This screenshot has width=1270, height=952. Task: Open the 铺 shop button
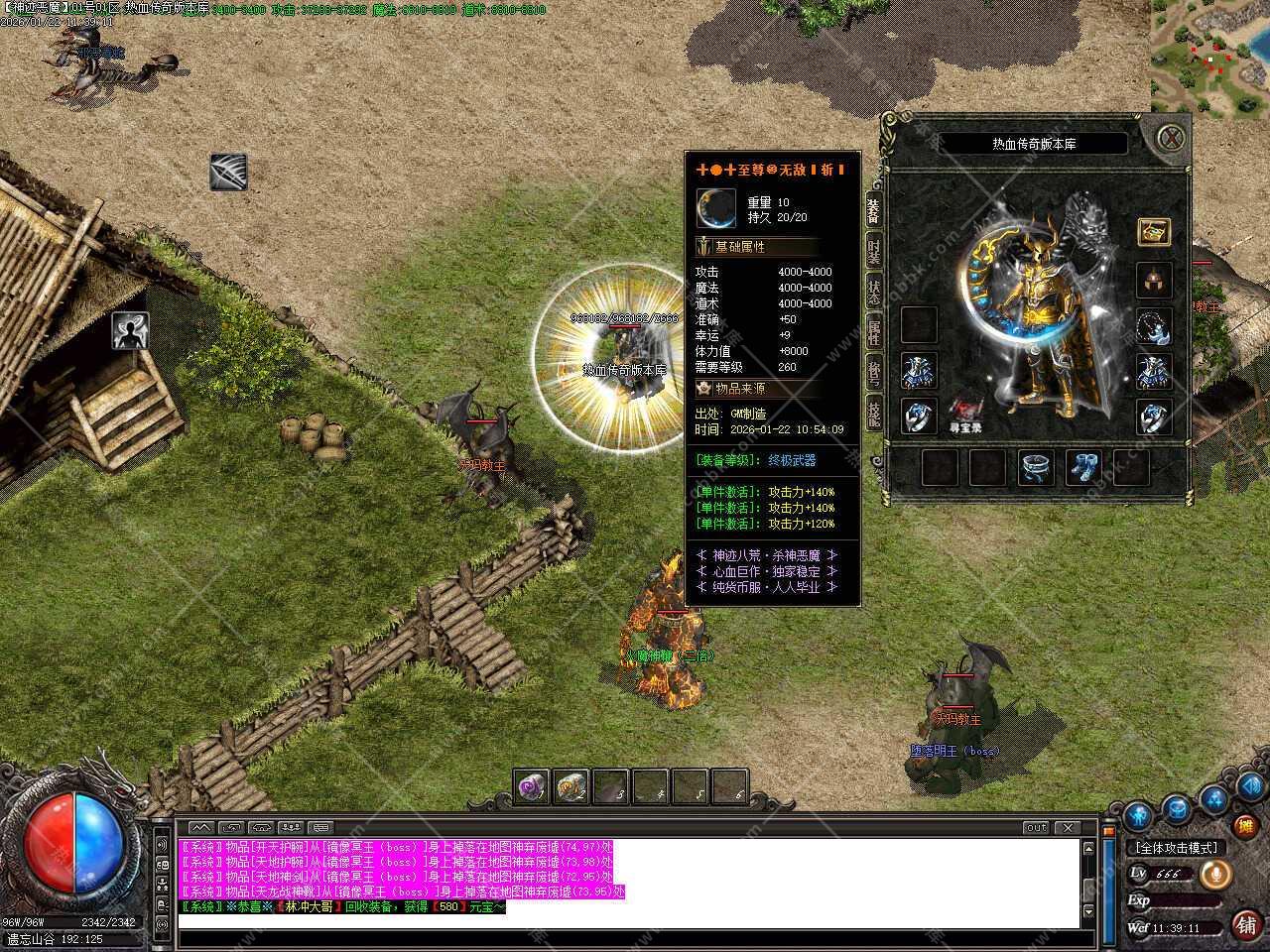[x=1246, y=925]
